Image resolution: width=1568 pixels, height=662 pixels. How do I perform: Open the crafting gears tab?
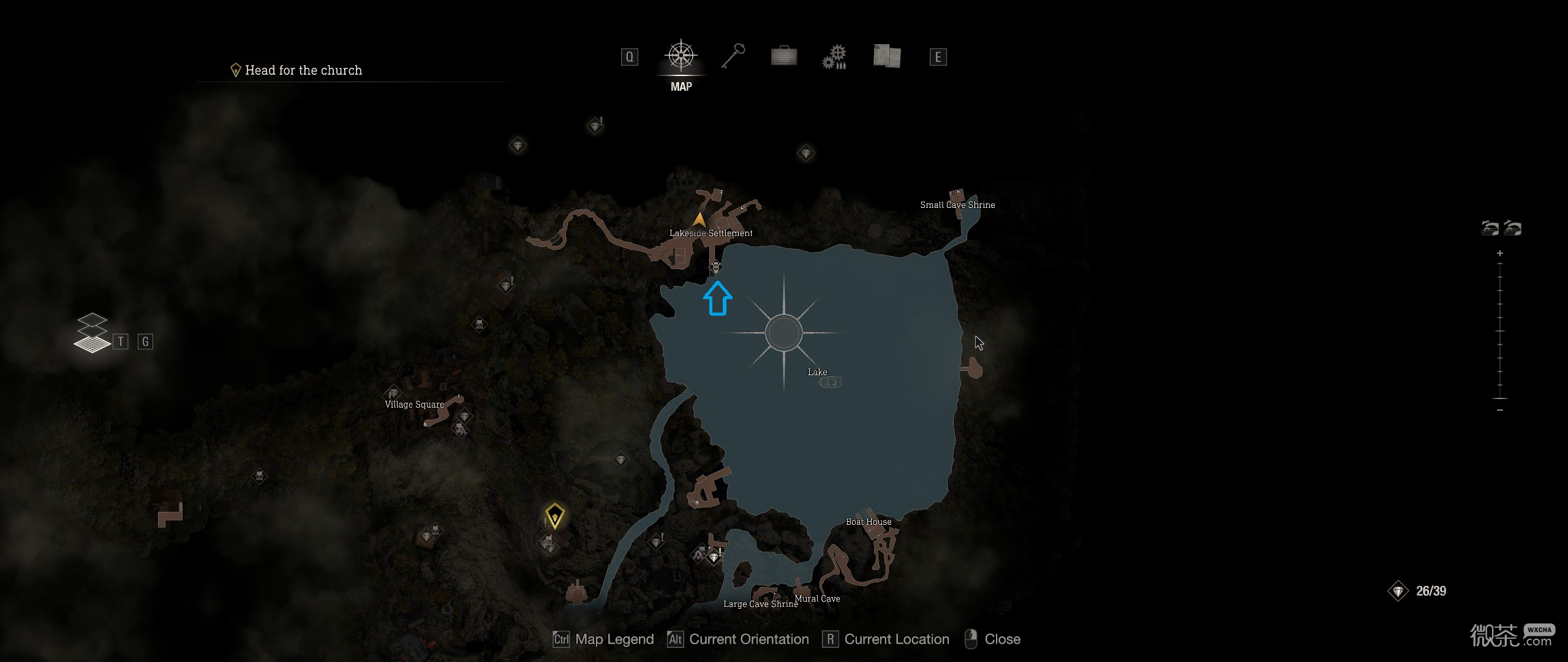tap(834, 57)
